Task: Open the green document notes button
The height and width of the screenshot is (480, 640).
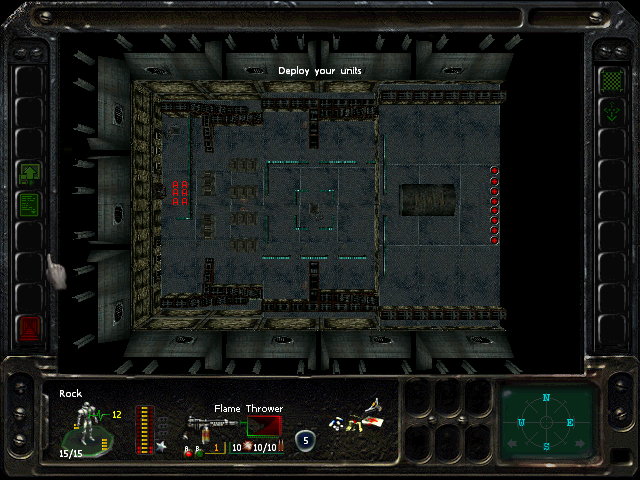Action: [x=29, y=205]
